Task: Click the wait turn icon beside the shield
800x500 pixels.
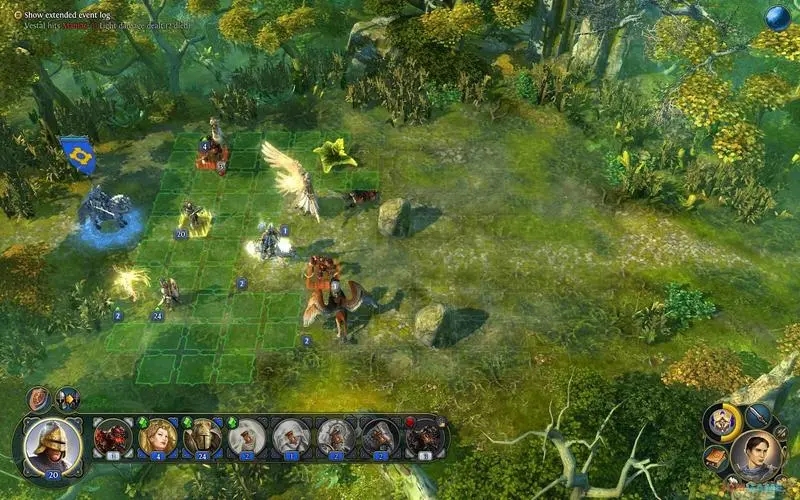Action: point(67,400)
